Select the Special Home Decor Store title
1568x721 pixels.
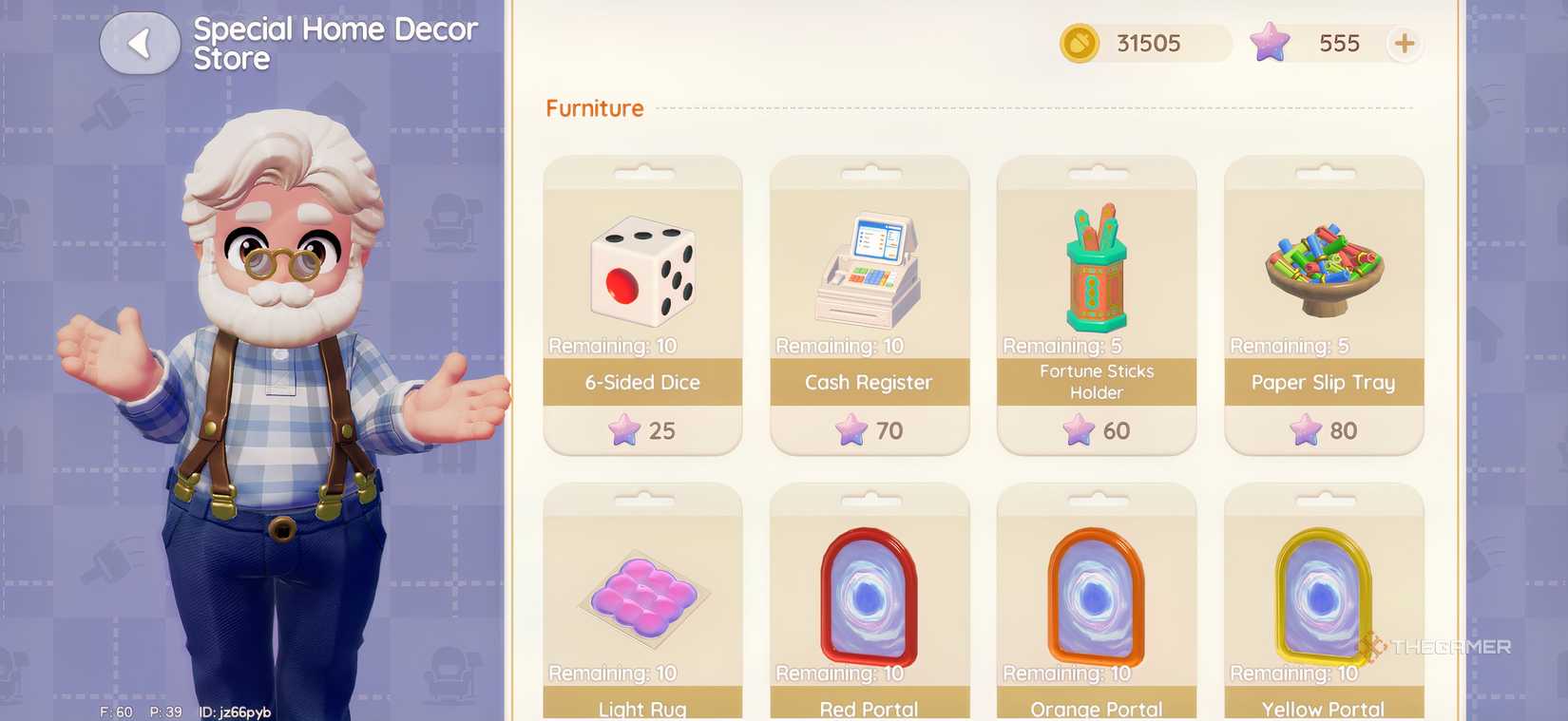tap(335, 44)
